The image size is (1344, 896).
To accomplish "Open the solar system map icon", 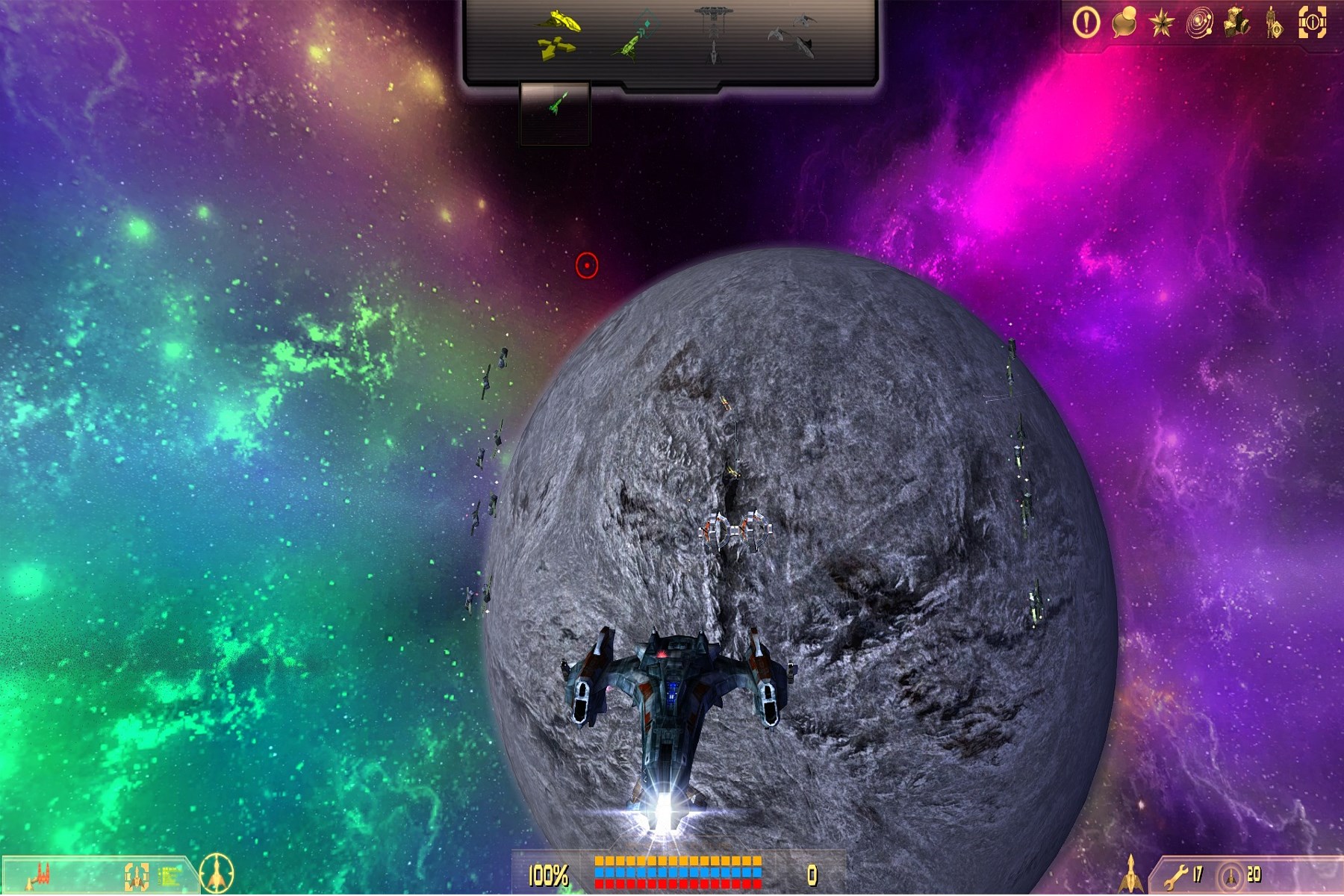I will [1199, 24].
